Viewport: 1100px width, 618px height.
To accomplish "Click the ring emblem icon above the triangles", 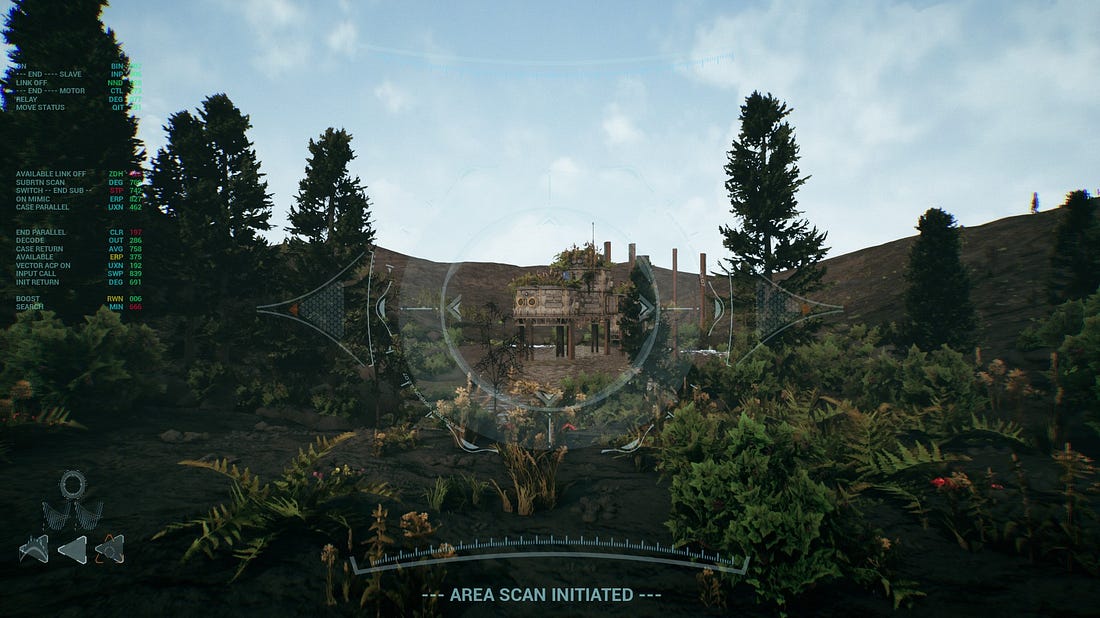I will (73, 485).
